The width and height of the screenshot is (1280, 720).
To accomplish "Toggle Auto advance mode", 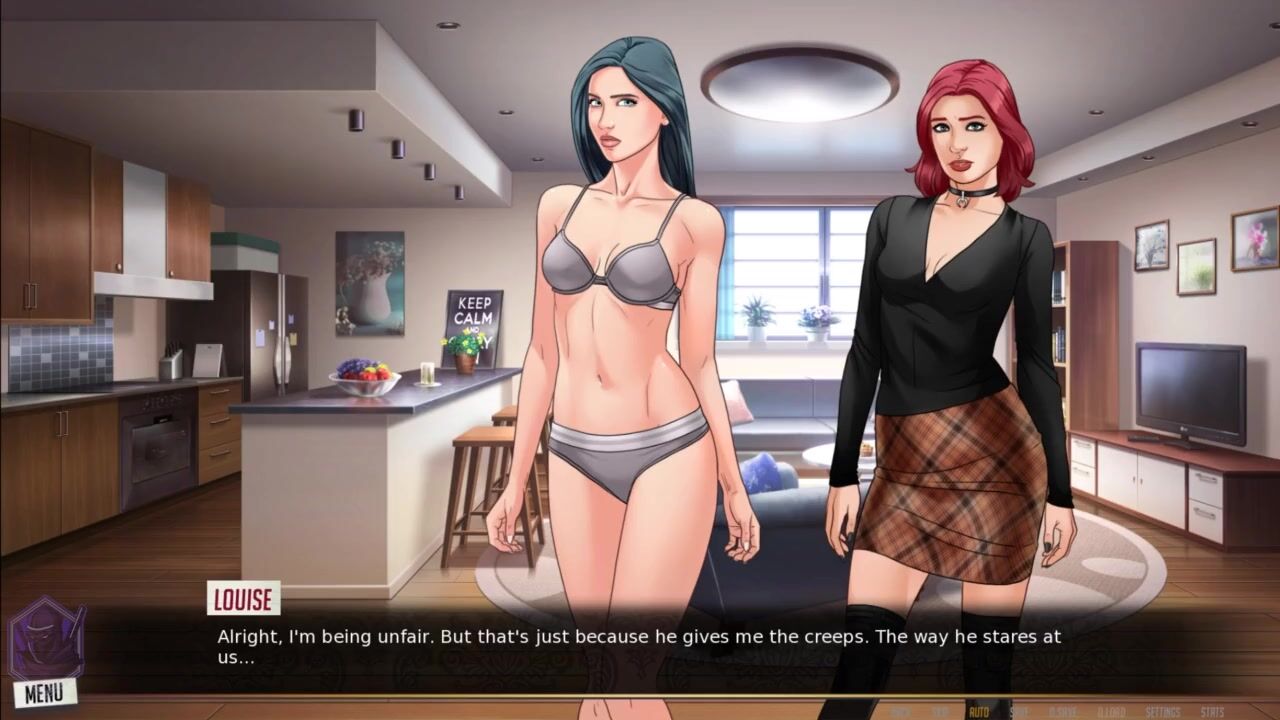I will coord(979,712).
